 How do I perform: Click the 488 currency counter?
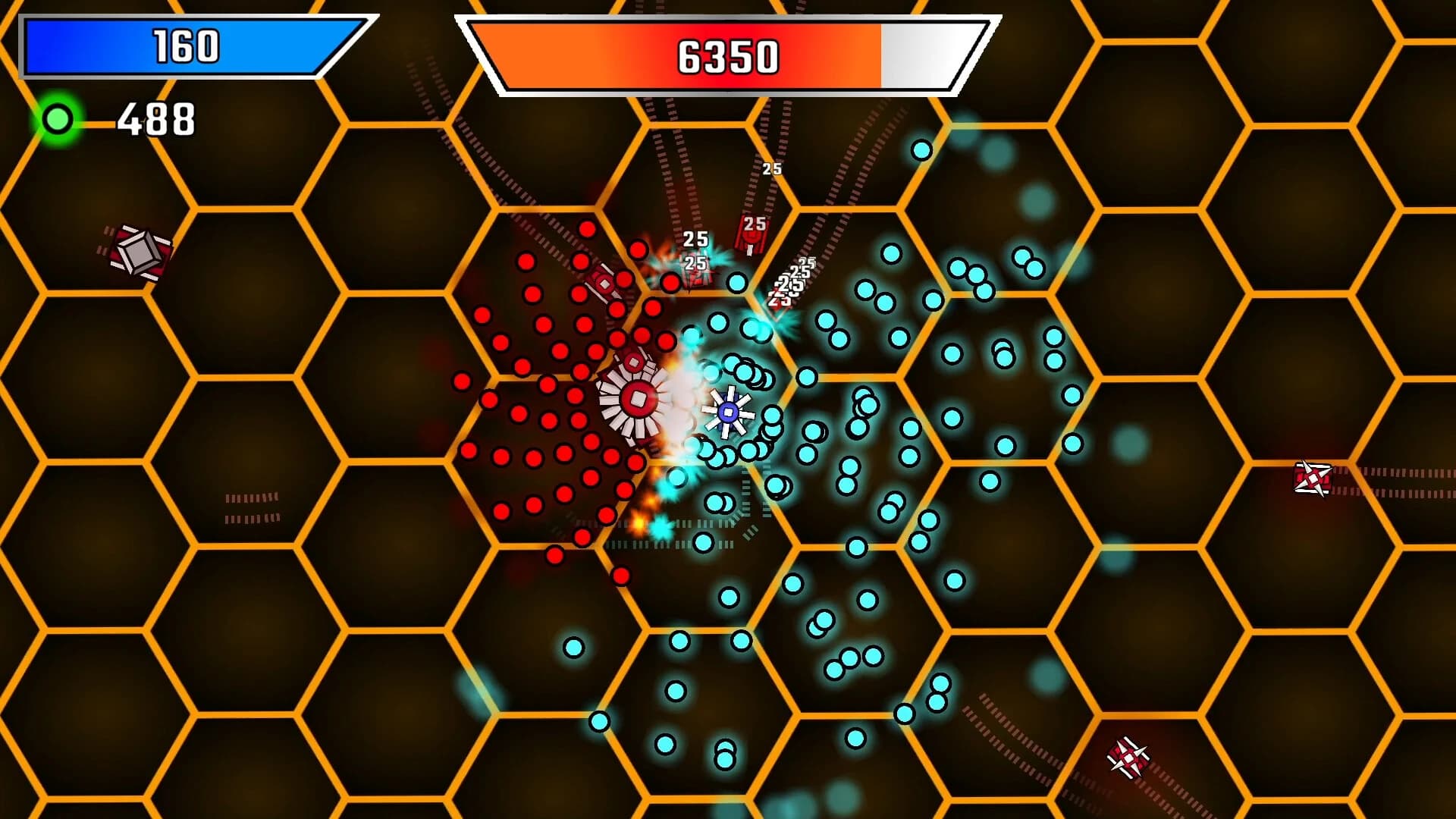(x=155, y=118)
